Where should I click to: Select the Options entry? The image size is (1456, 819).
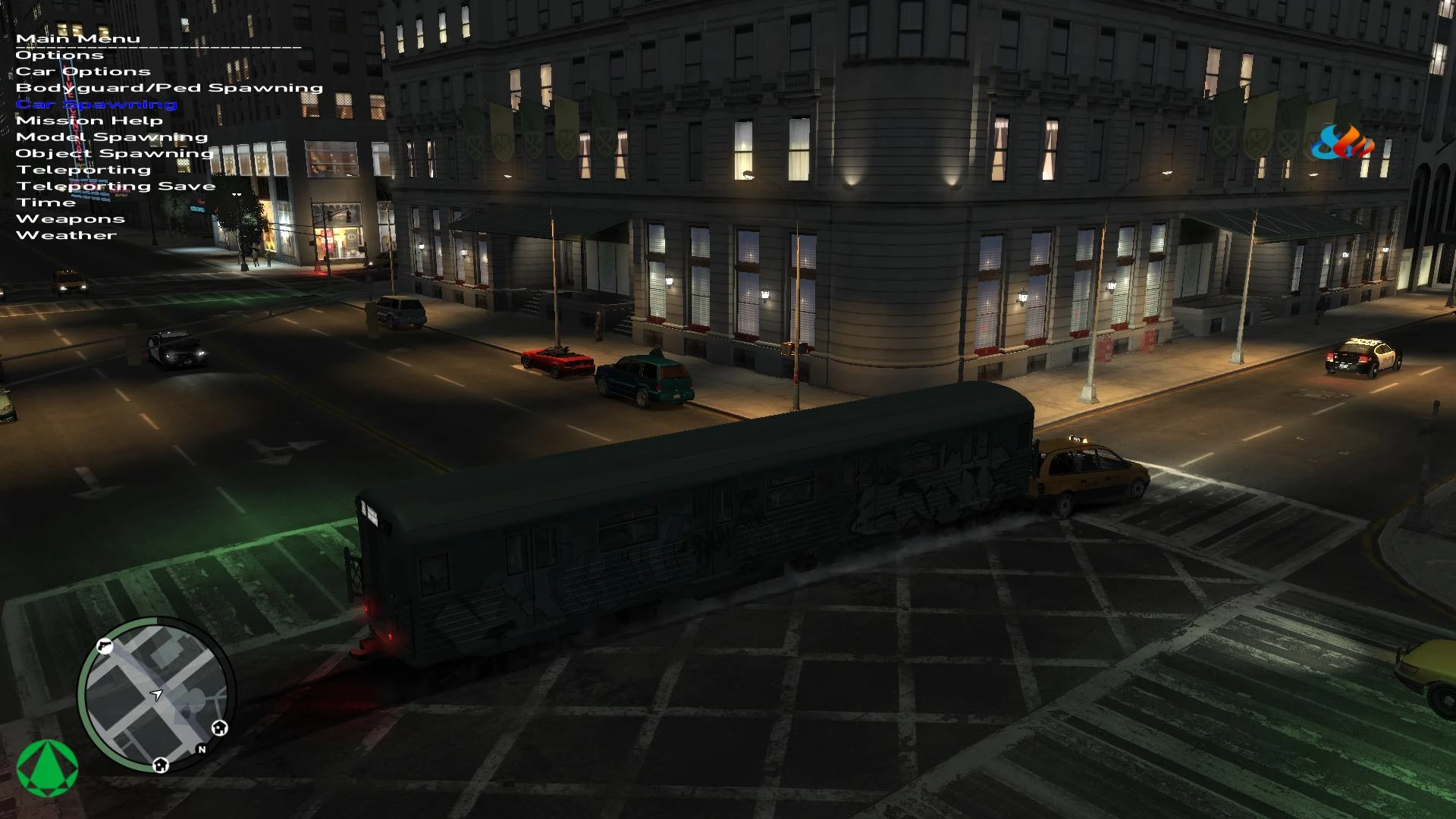(59, 55)
